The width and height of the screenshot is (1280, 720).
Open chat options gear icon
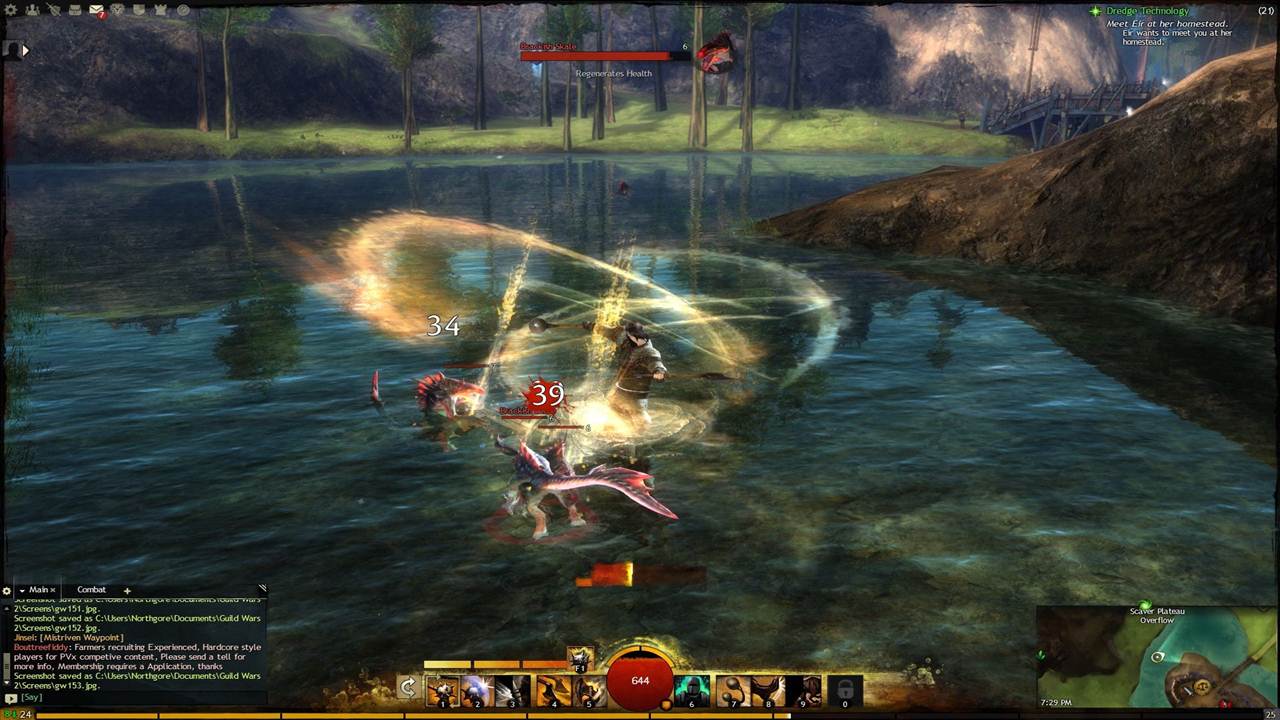pyautogui.click(x=7, y=591)
